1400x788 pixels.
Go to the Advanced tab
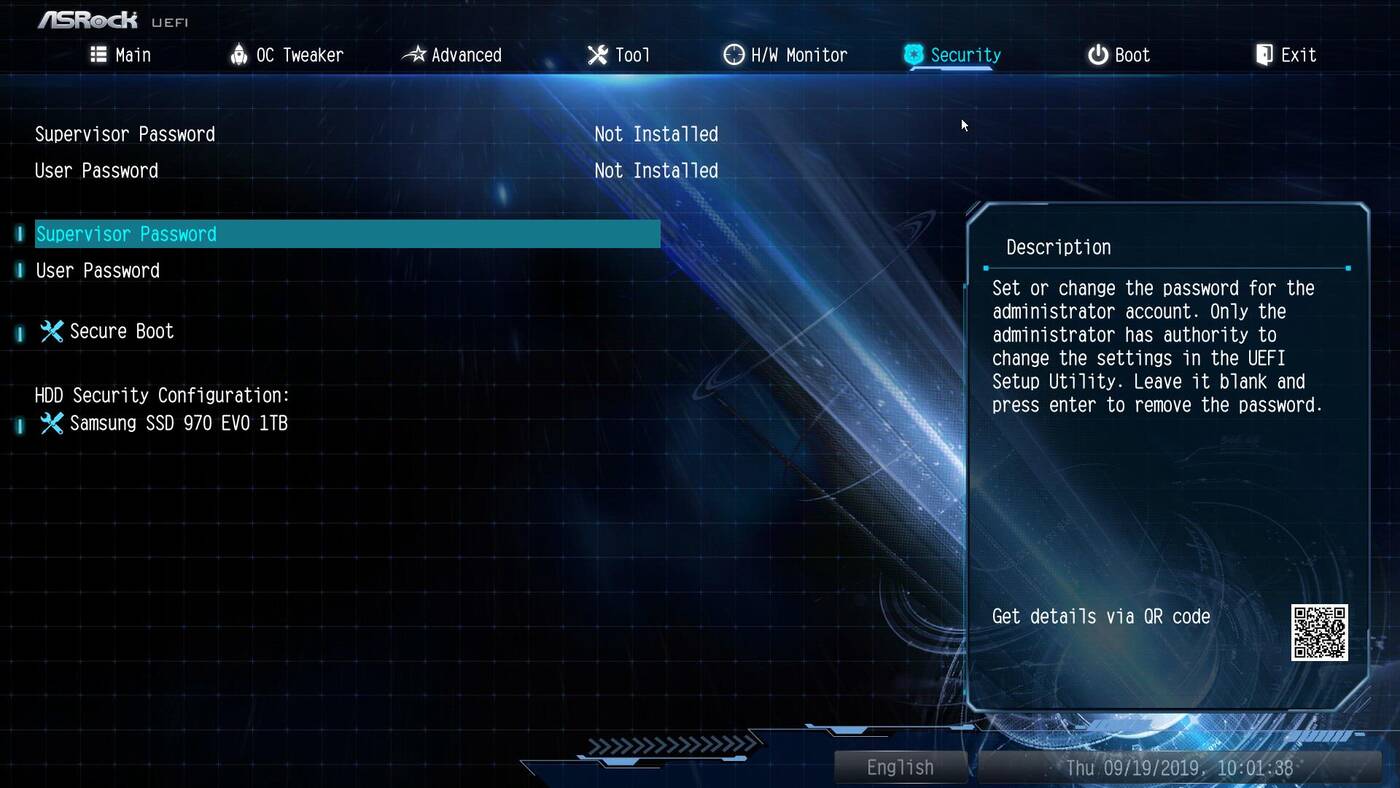[452, 55]
